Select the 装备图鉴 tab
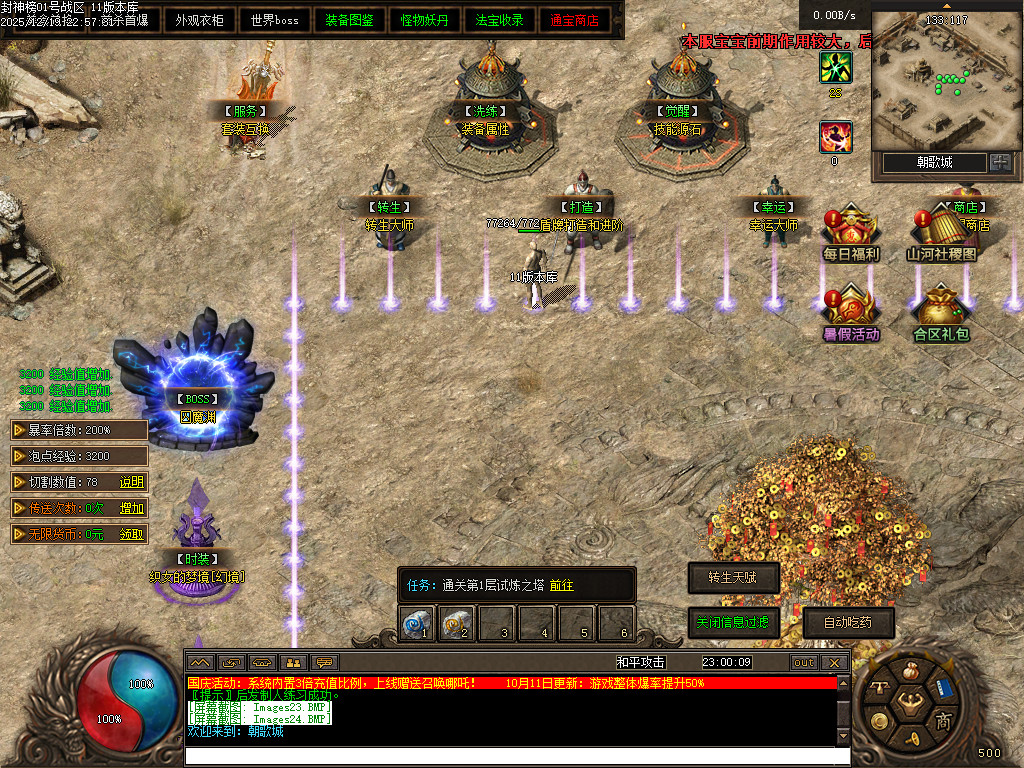Image resolution: width=1024 pixels, height=768 pixels. tap(350, 20)
